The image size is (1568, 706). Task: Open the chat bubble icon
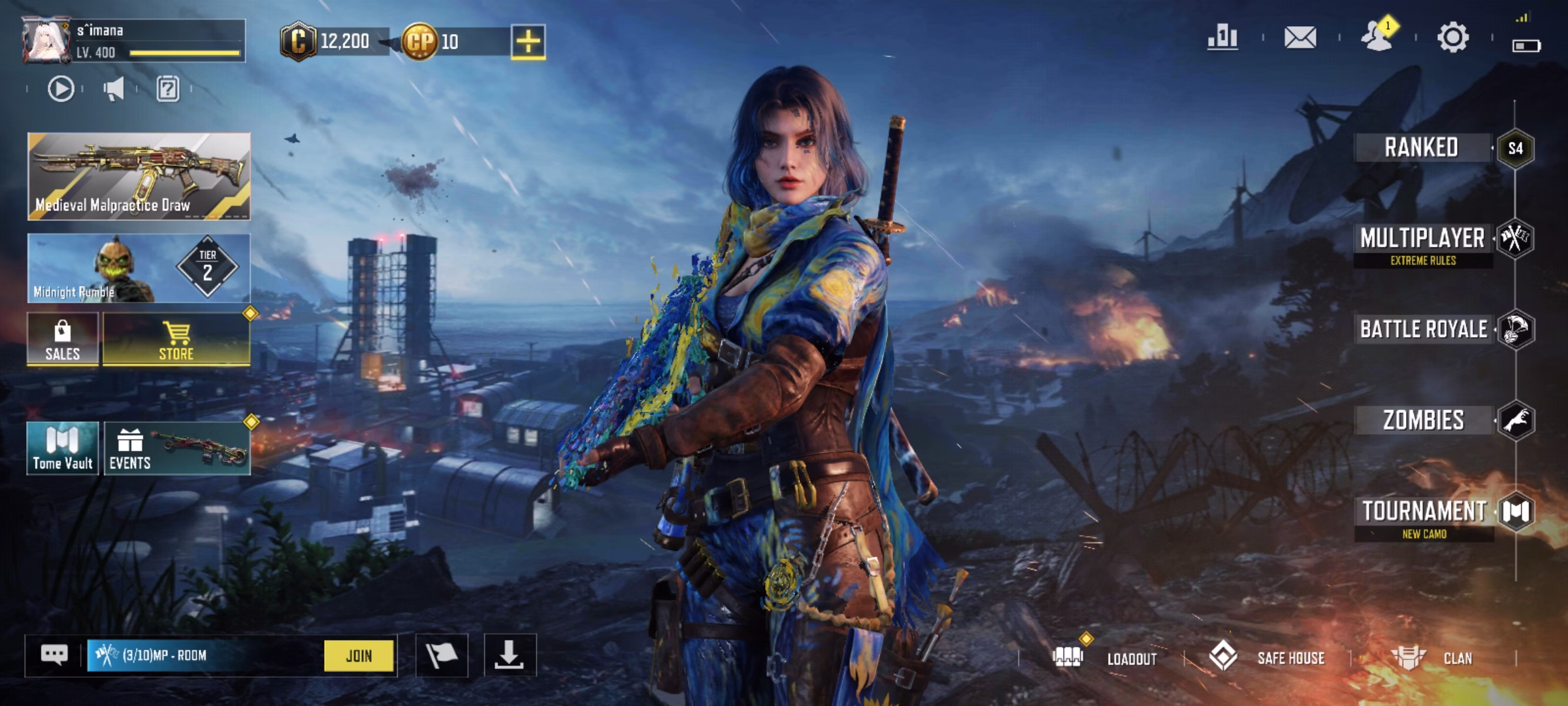pyautogui.click(x=54, y=655)
